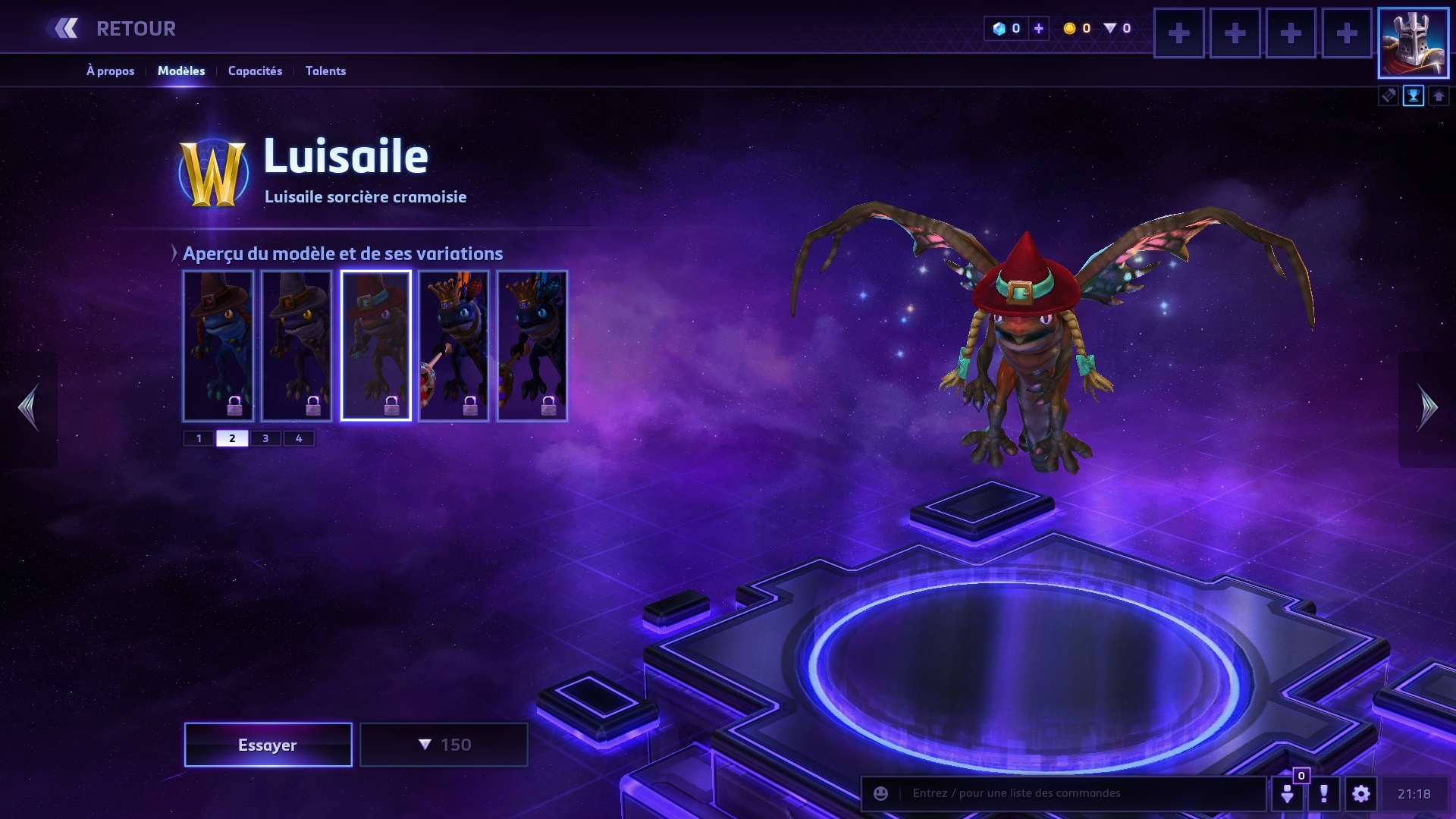Screen dimensions: 1456x819
Task: Go to skin page 1
Action: coord(199,438)
